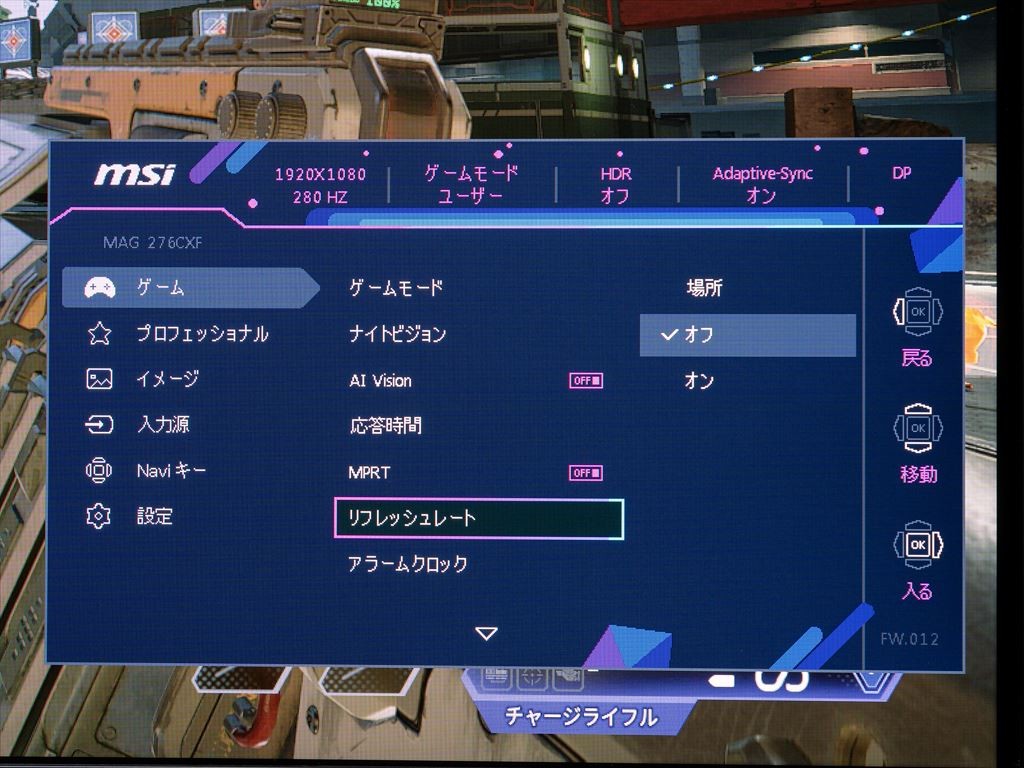Screen dimensions: 1024x768
Task: Open the 設定 settings category
Action: pyautogui.click(x=154, y=516)
